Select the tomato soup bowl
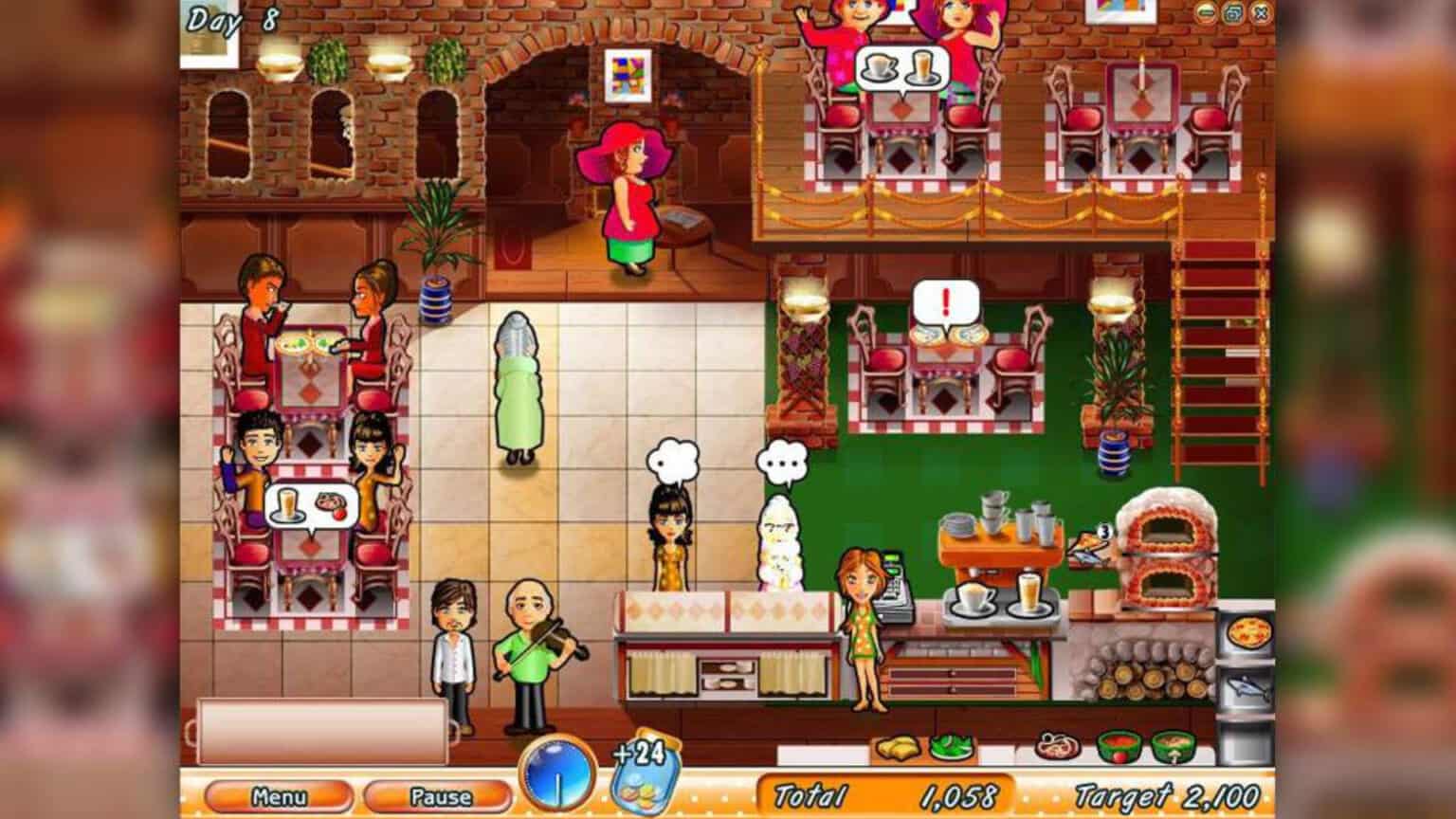This screenshot has width=1456, height=819. tap(1119, 748)
